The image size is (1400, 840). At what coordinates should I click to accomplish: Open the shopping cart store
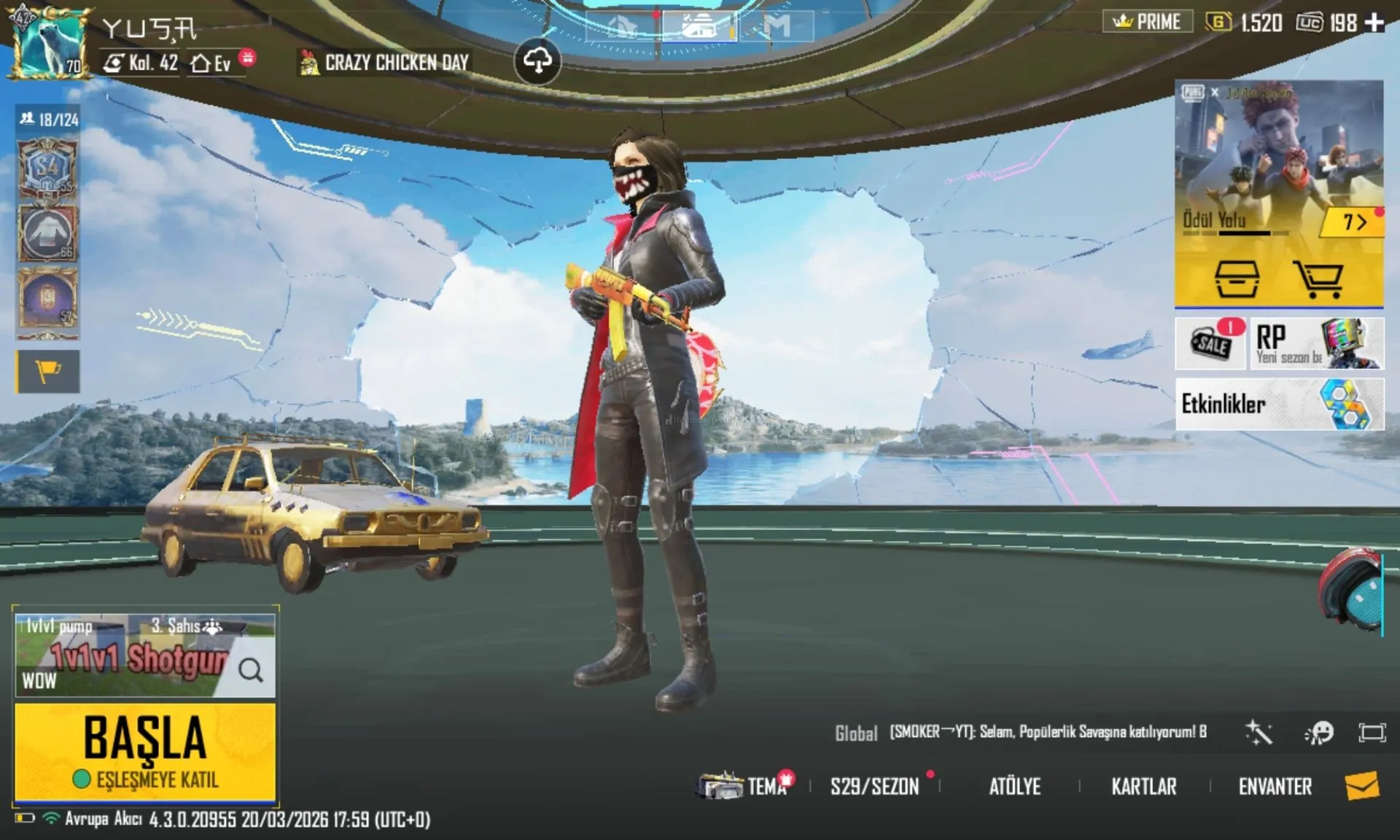point(1318,279)
